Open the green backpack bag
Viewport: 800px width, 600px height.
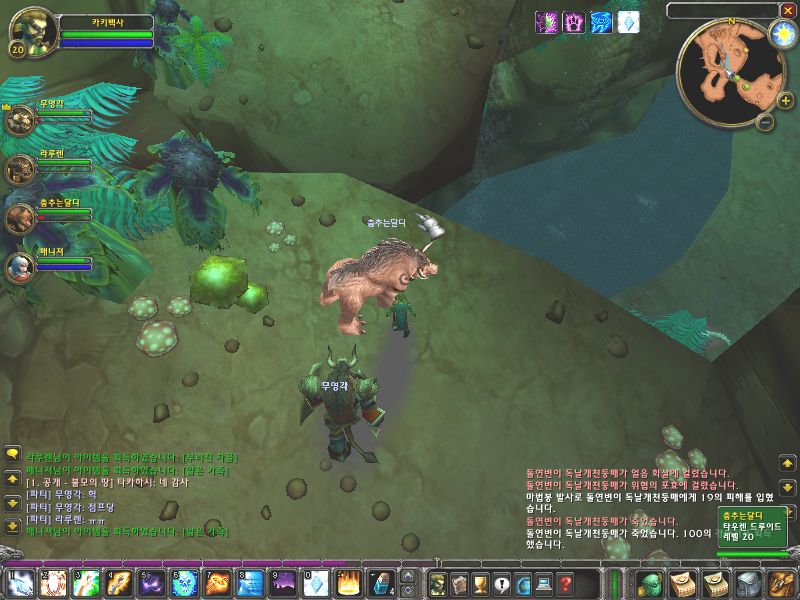pyautogui.click(x=649, y=583)
